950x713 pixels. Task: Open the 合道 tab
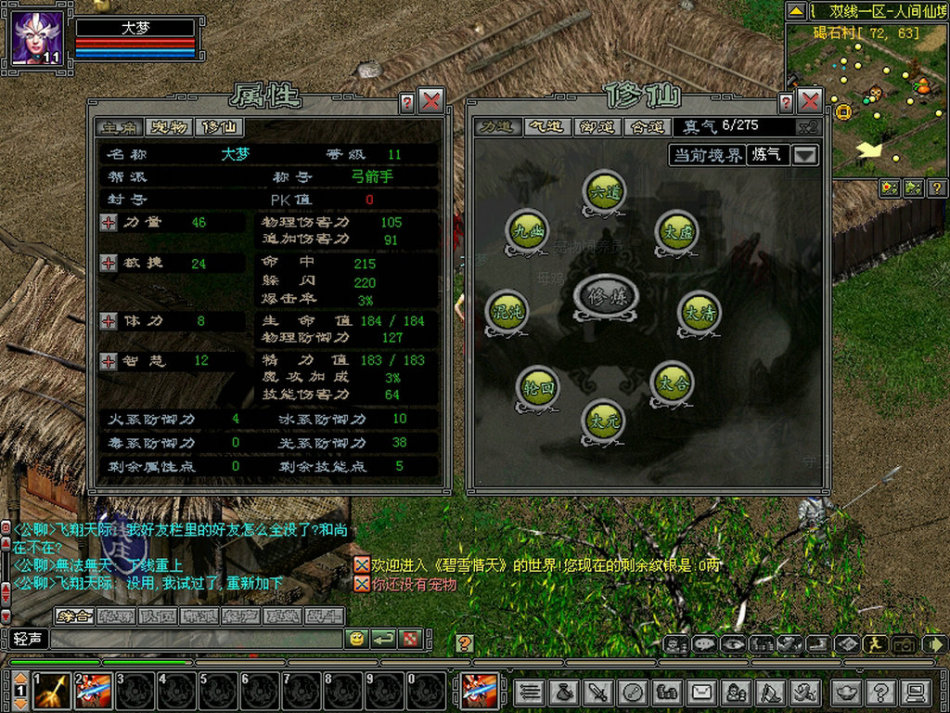[645, 128]
